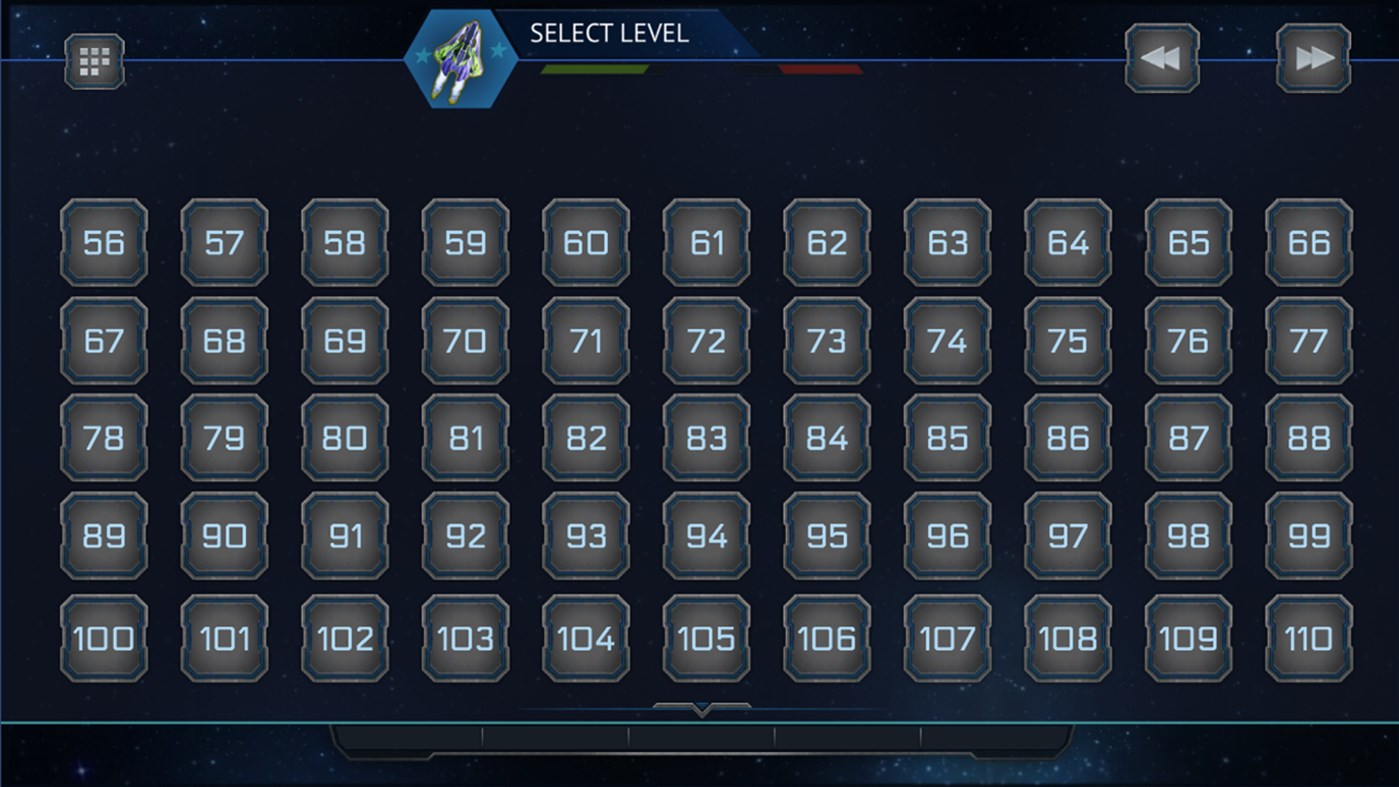
Task: Toggle level 89 selection
Action: pyautogui.click(x=103, y=537)
